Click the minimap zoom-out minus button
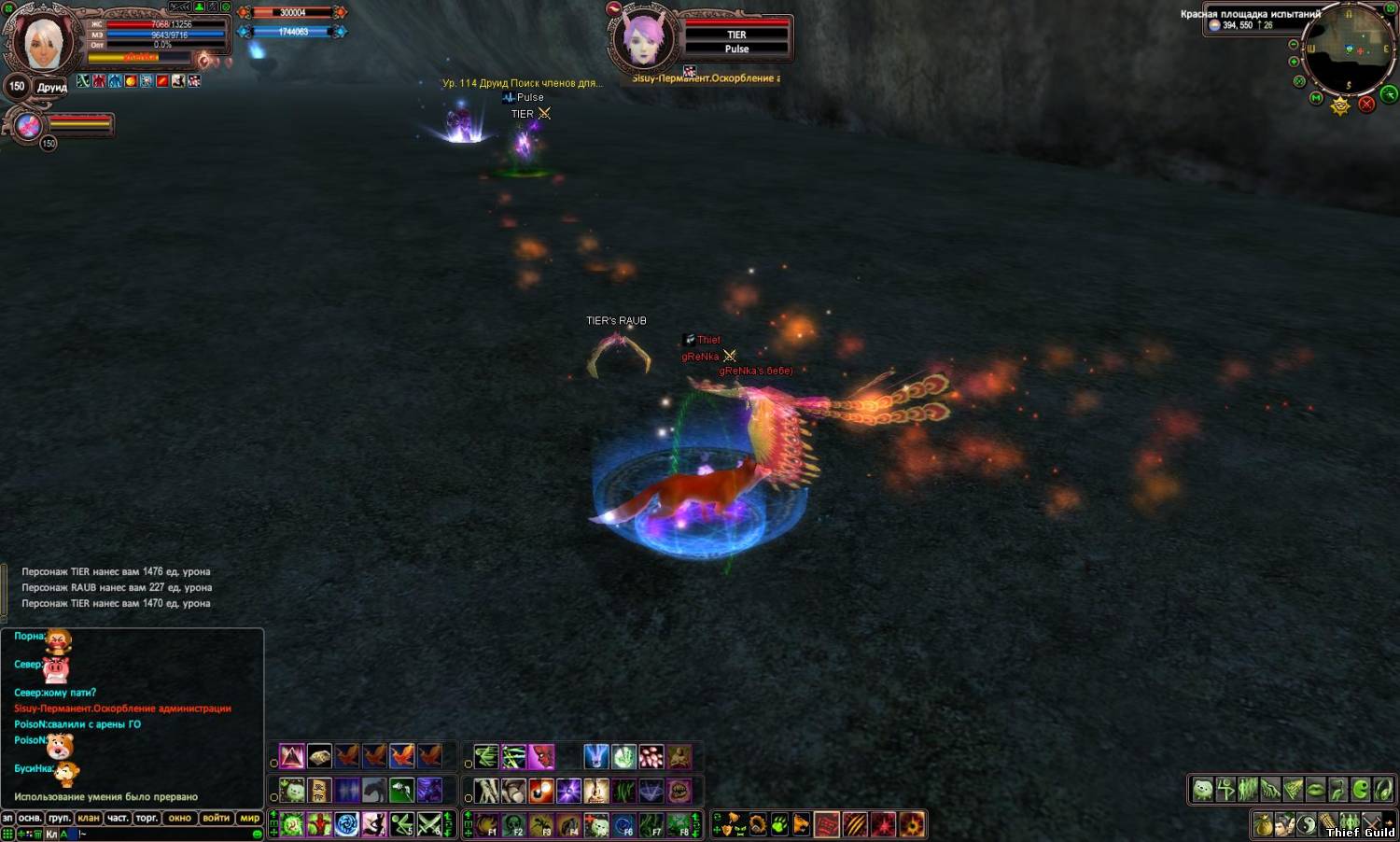Image resolution: width=1400 pixels, height=842 pixels. tap(1293, 45)
